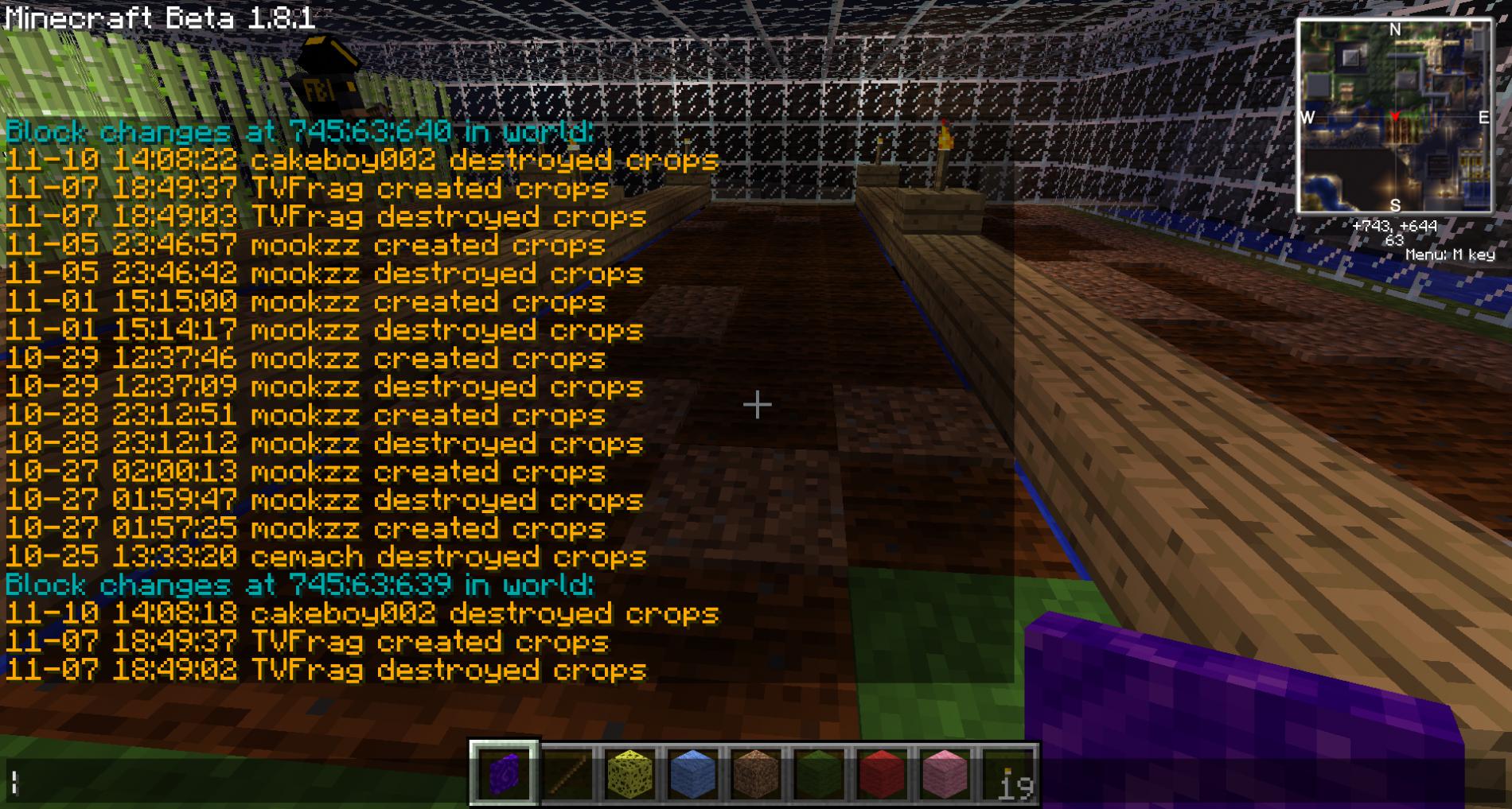Select the torch stack of 19
The image size is (1512, 809).
[1007, 773]
